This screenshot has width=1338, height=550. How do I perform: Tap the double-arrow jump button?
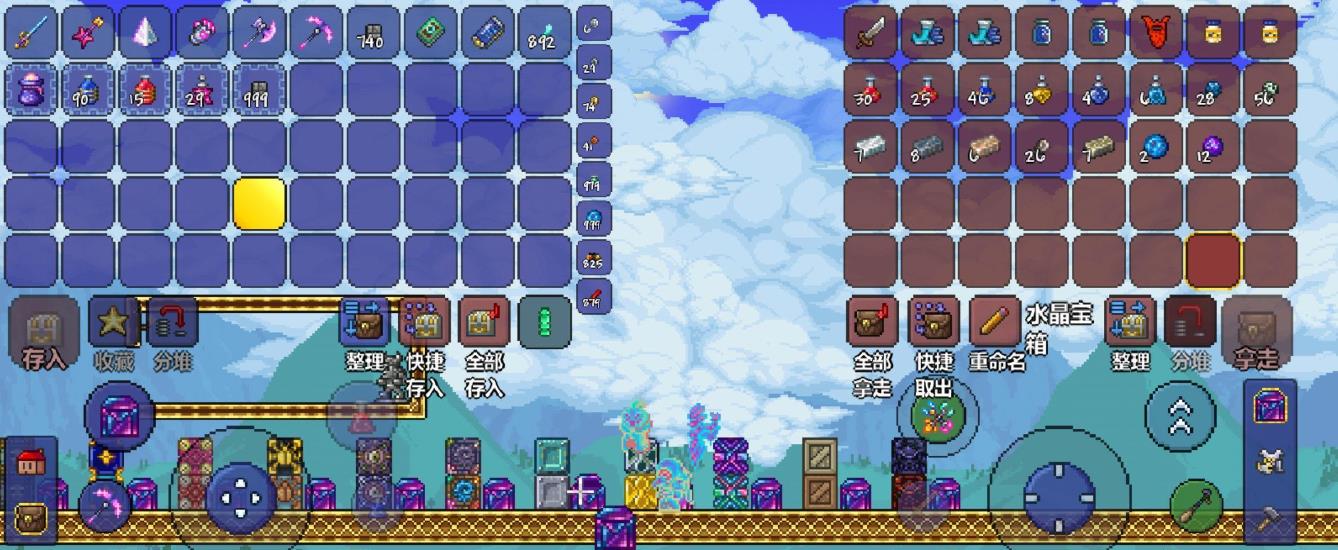1180,414
